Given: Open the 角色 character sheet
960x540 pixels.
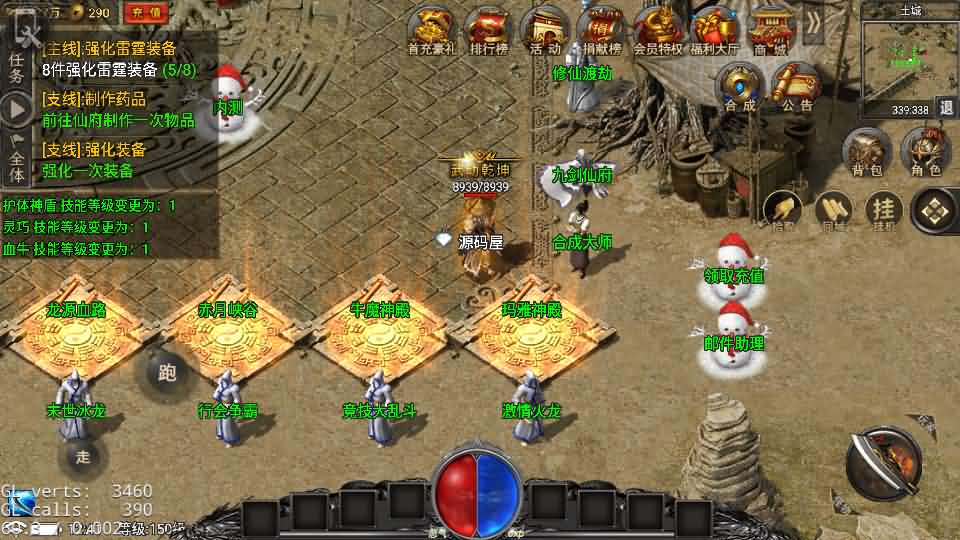Looking at the screenshot, I should point(926,152).
